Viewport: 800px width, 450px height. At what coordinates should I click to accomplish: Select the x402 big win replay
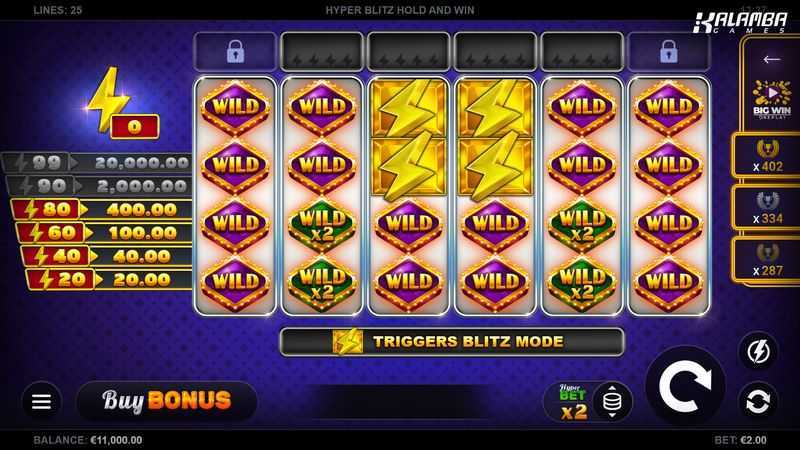point(771,156)
